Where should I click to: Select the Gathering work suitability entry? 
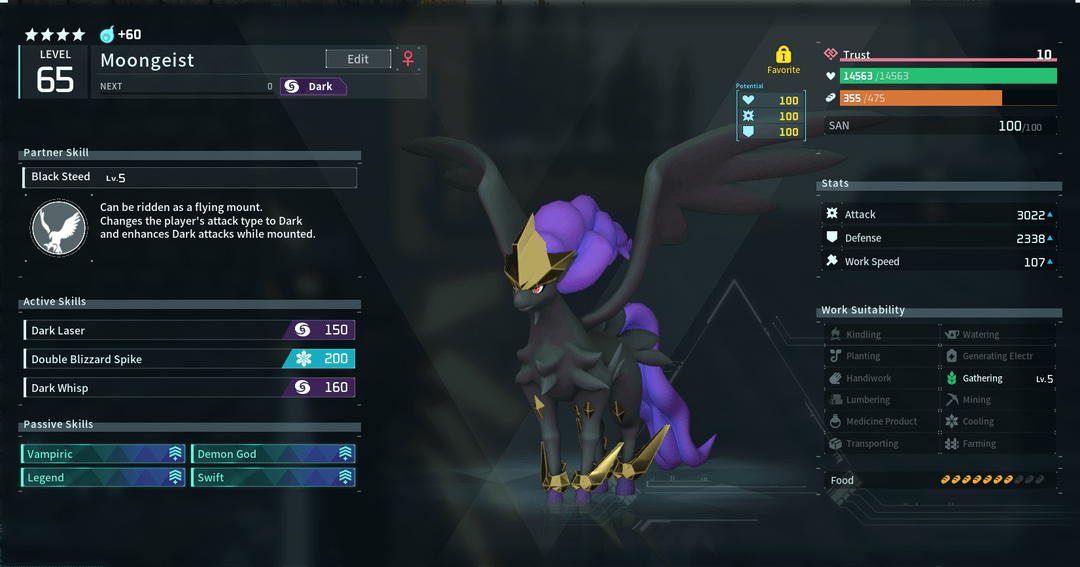[x=998, y=379]
